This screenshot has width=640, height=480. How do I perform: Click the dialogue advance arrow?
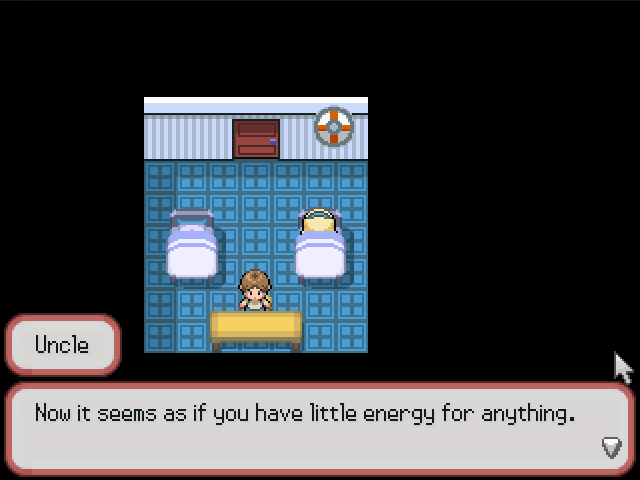coord(611,447)
